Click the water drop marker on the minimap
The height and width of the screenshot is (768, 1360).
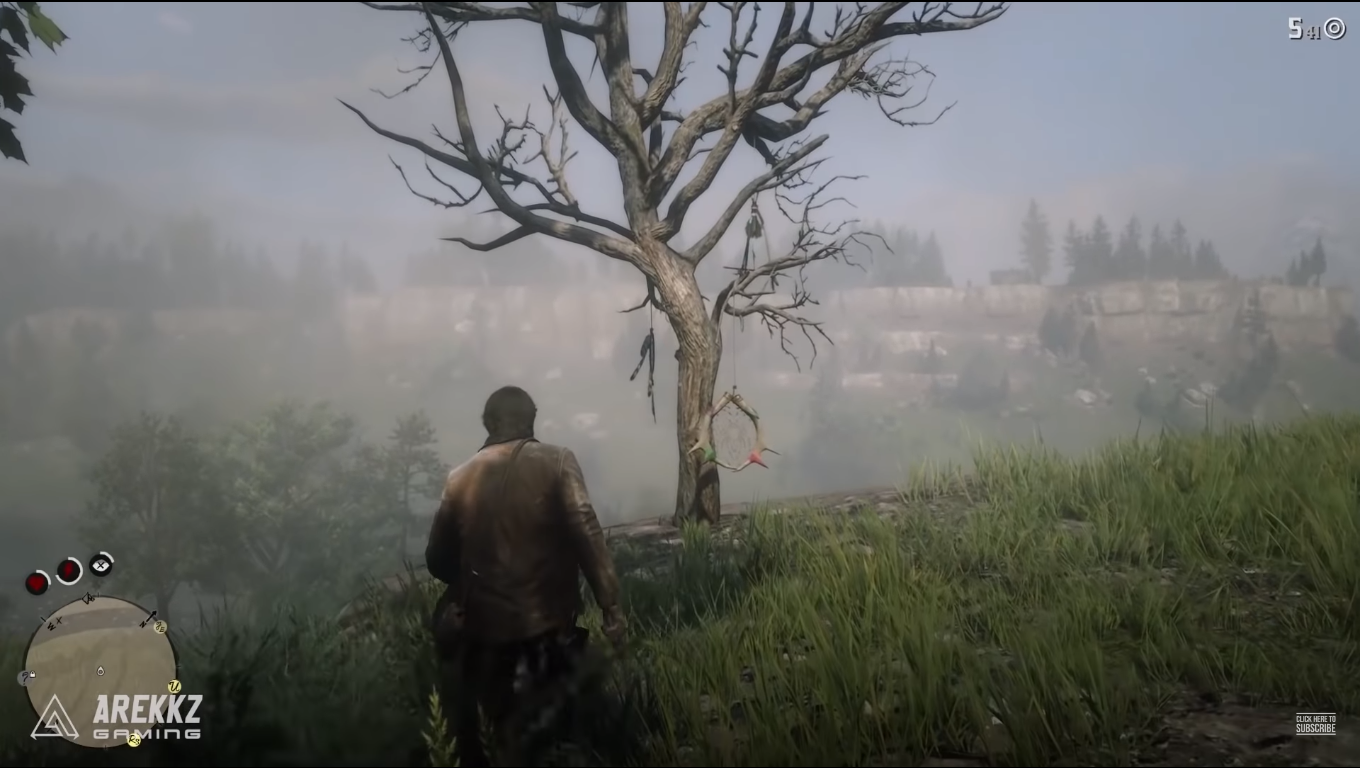(x=99, y=670)
